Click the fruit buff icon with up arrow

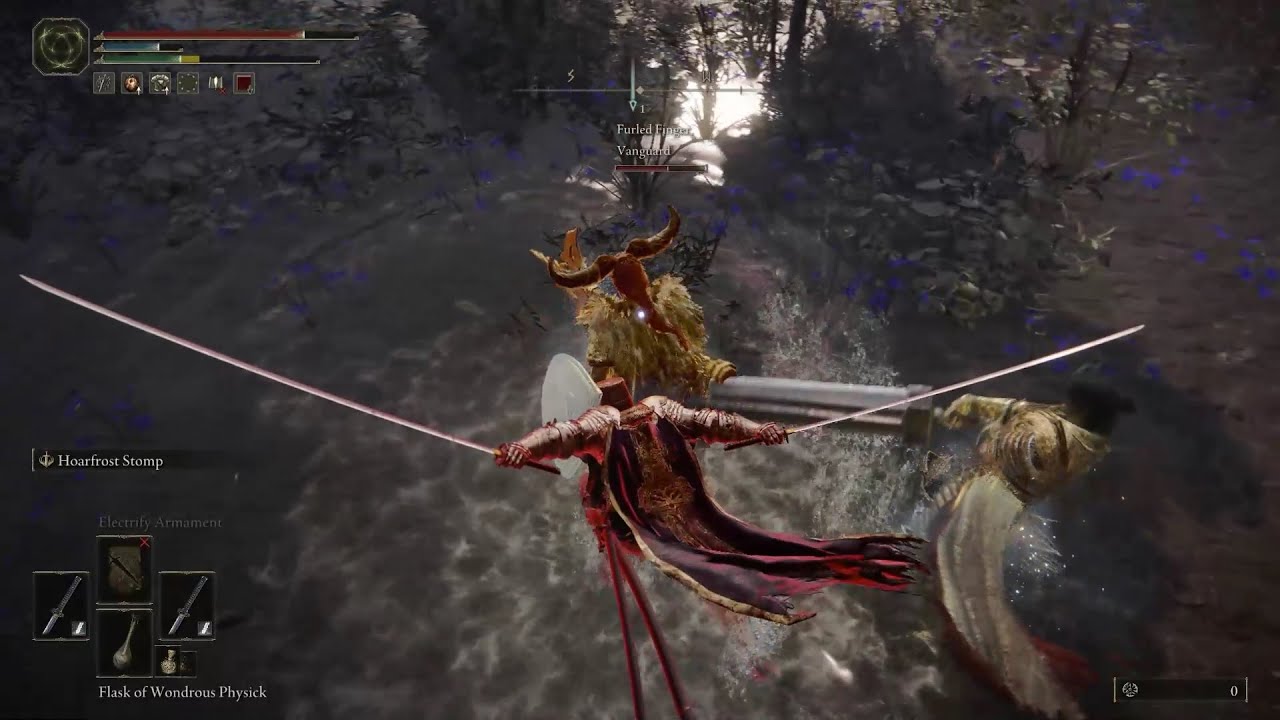coord(132,83)
